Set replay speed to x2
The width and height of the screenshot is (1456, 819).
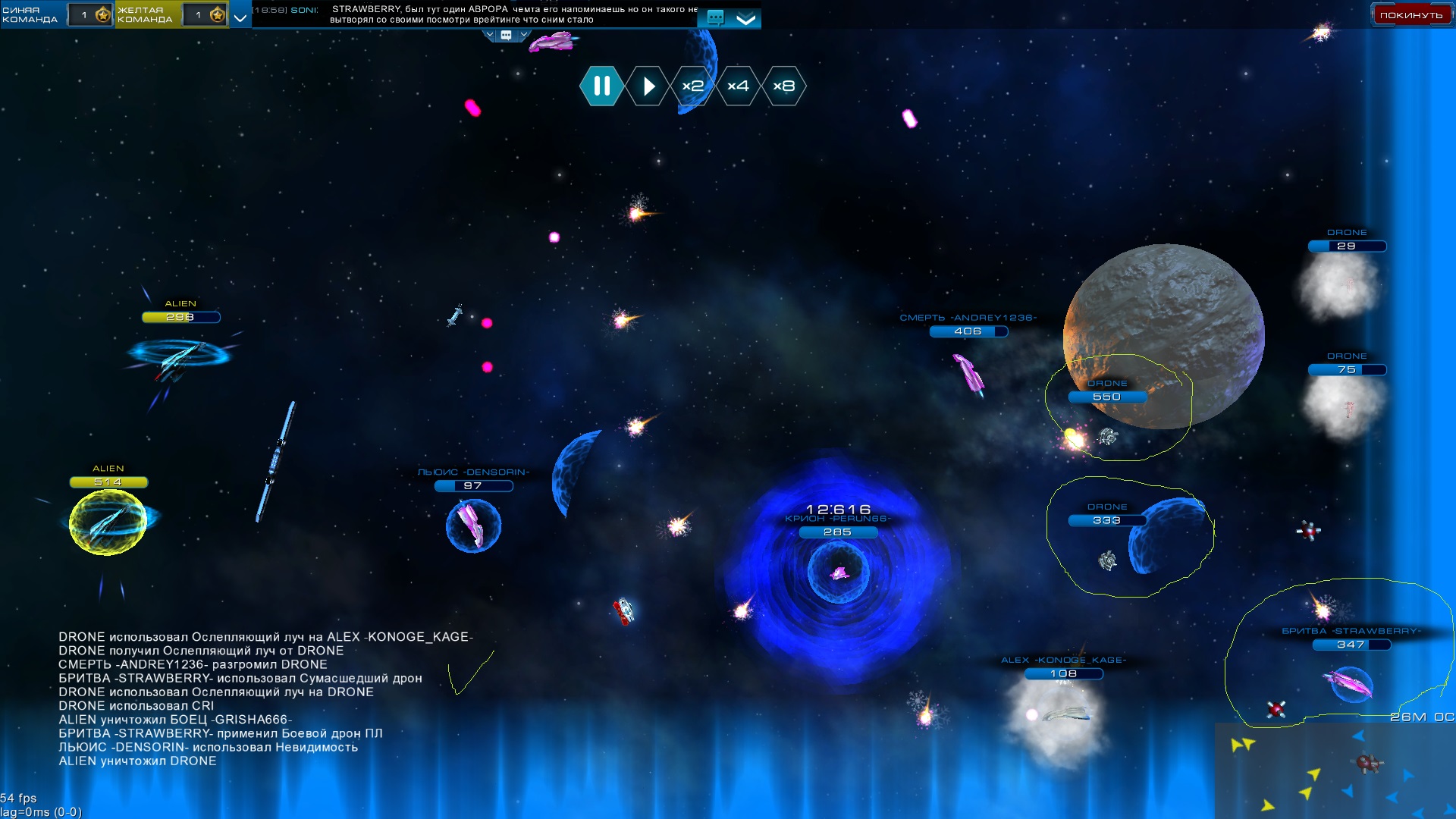pos(692,86)
